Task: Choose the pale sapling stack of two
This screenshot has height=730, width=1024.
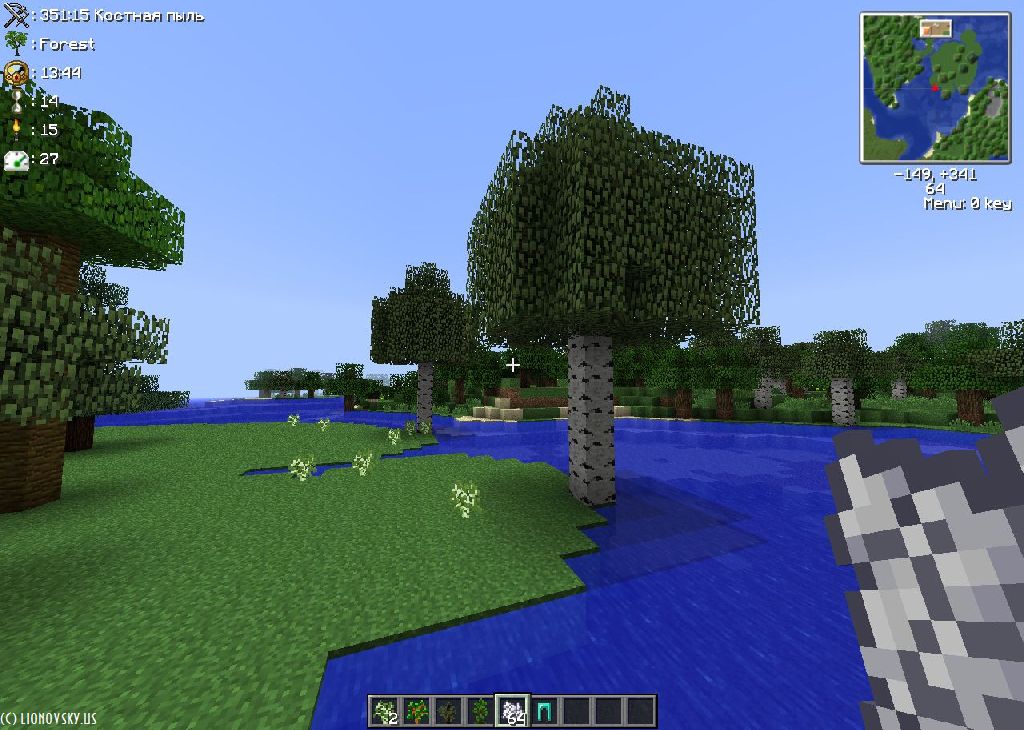Action: 385,711
